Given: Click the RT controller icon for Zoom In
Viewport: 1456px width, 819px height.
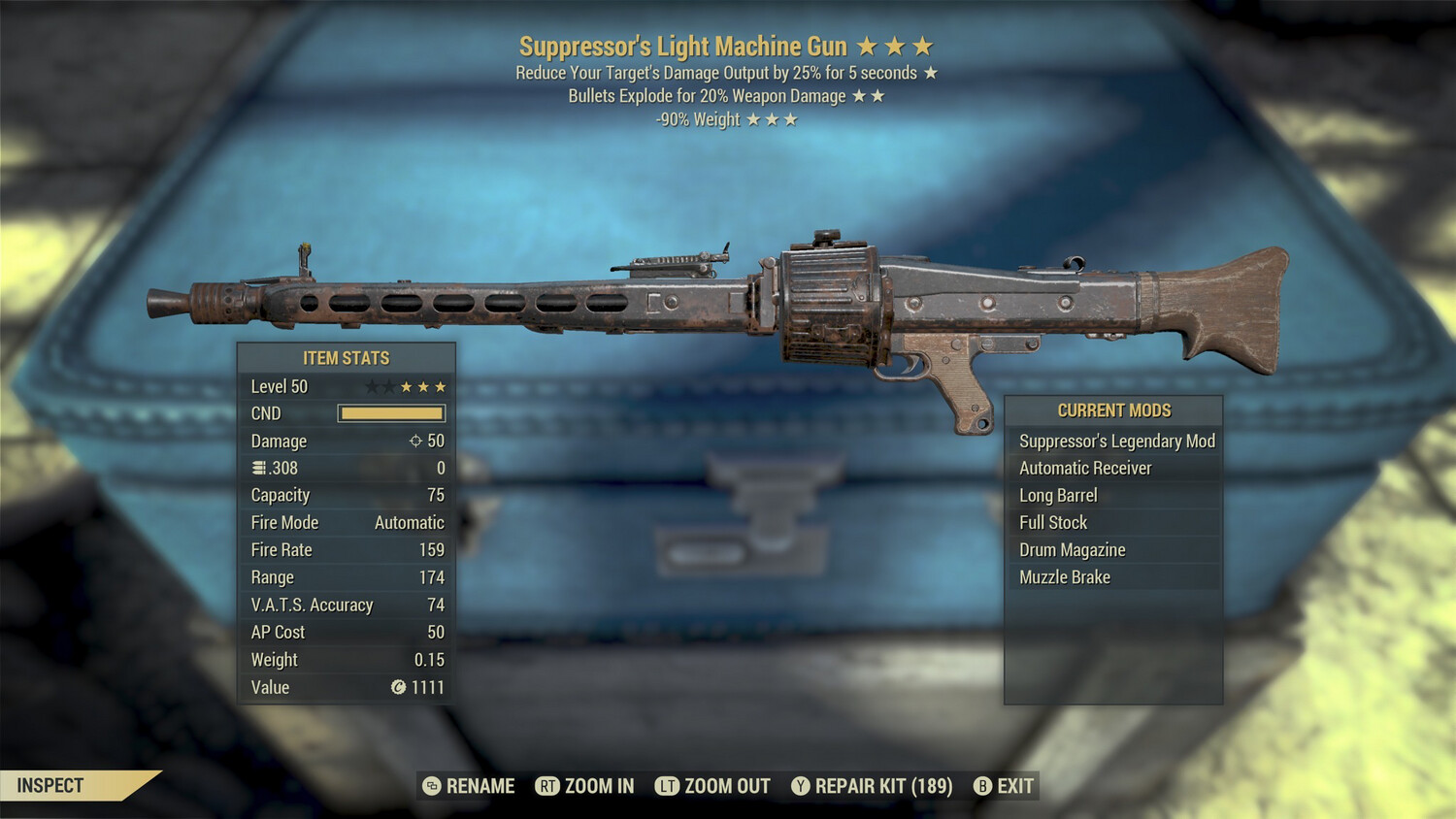Looking at the screenshot, I should pyautogui.click(x=549, y=786).
